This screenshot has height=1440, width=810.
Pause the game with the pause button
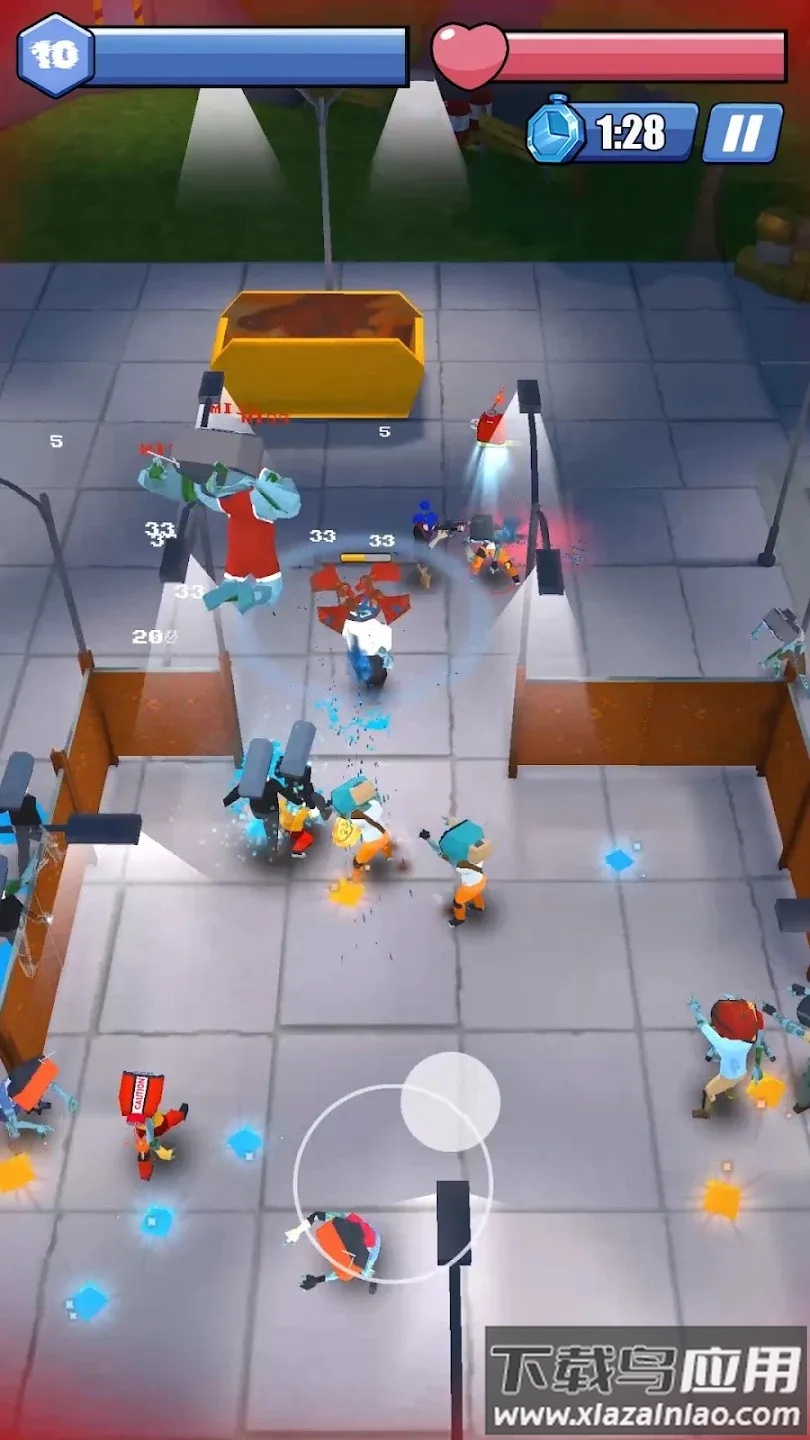coord(742,133)
